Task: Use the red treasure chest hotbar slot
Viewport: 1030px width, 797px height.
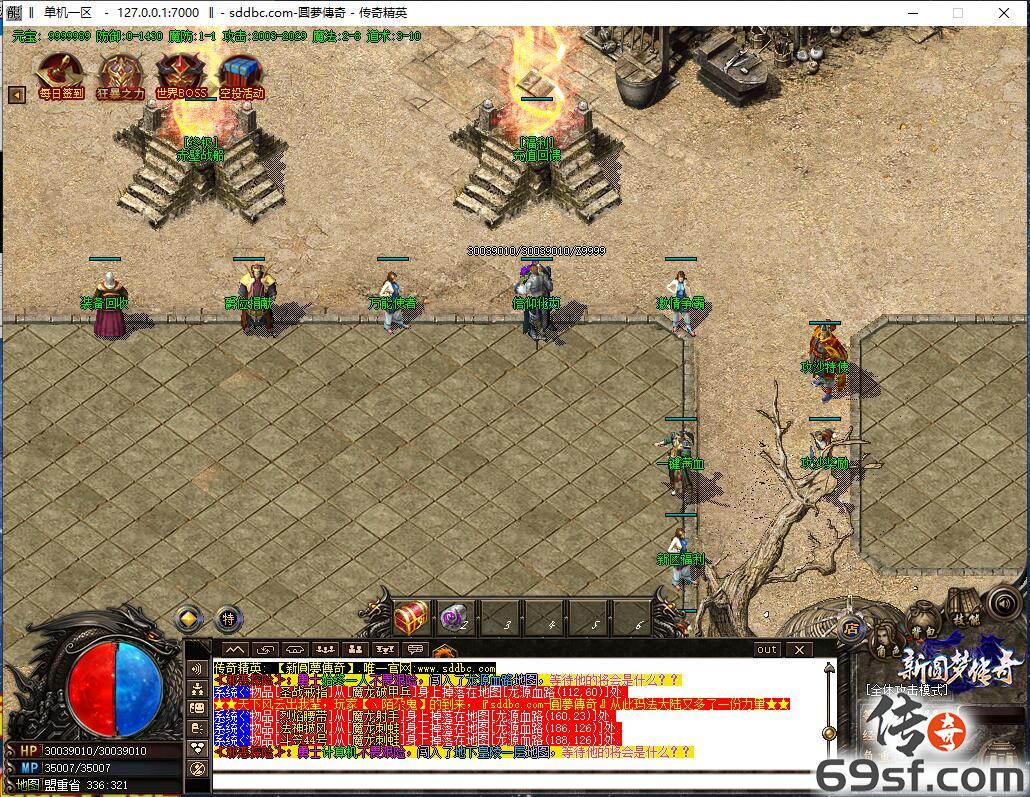Action: (x=410, y=618)
